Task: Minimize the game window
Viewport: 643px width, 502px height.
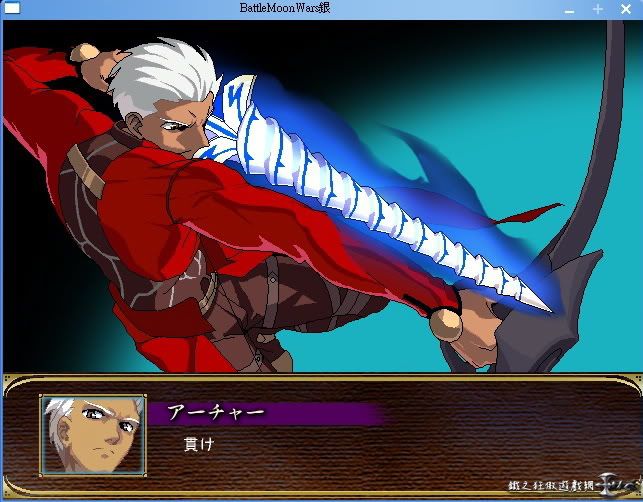Action: tap(570, 9)
